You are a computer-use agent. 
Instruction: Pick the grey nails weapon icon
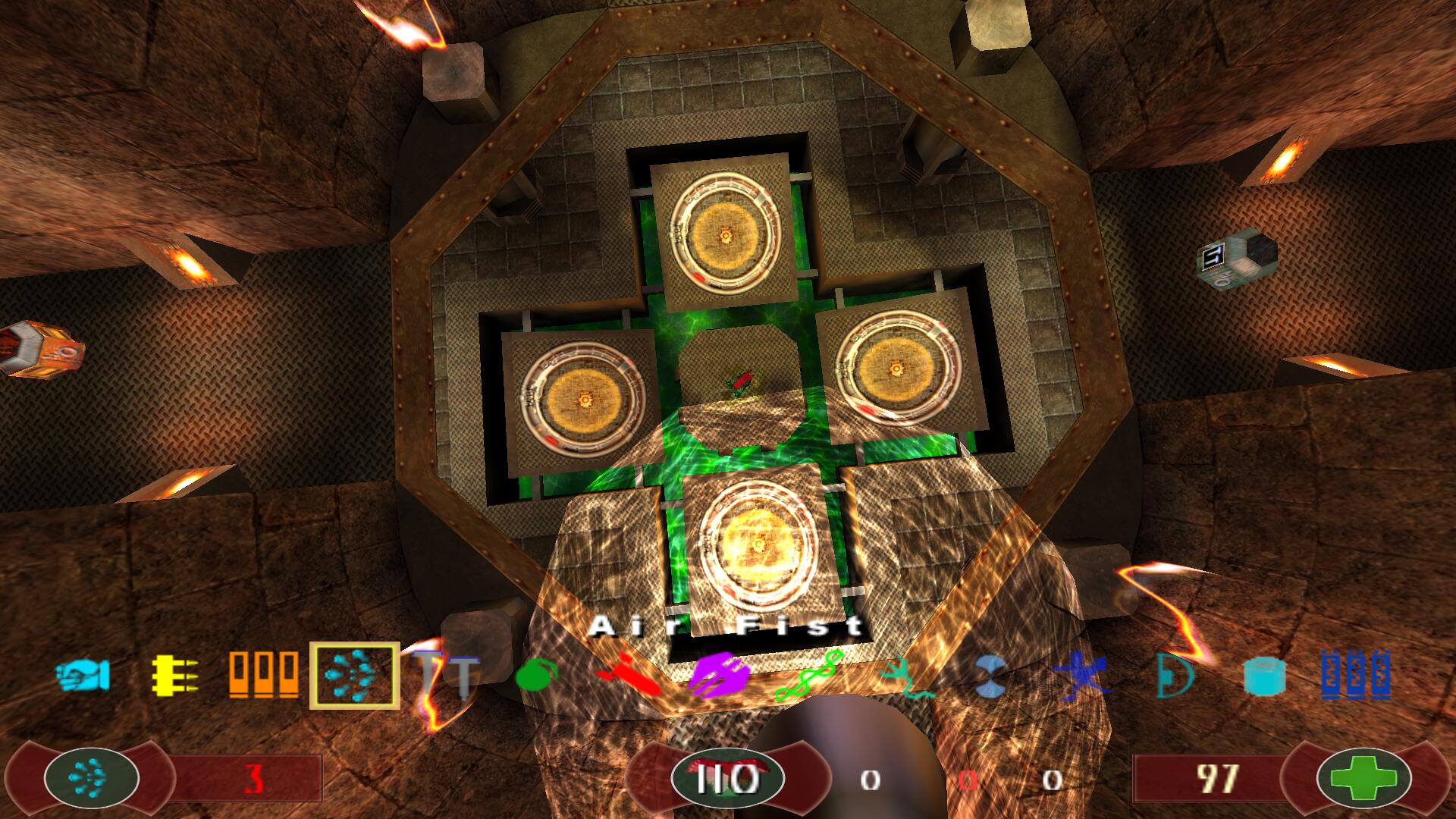tap(447, 674)
